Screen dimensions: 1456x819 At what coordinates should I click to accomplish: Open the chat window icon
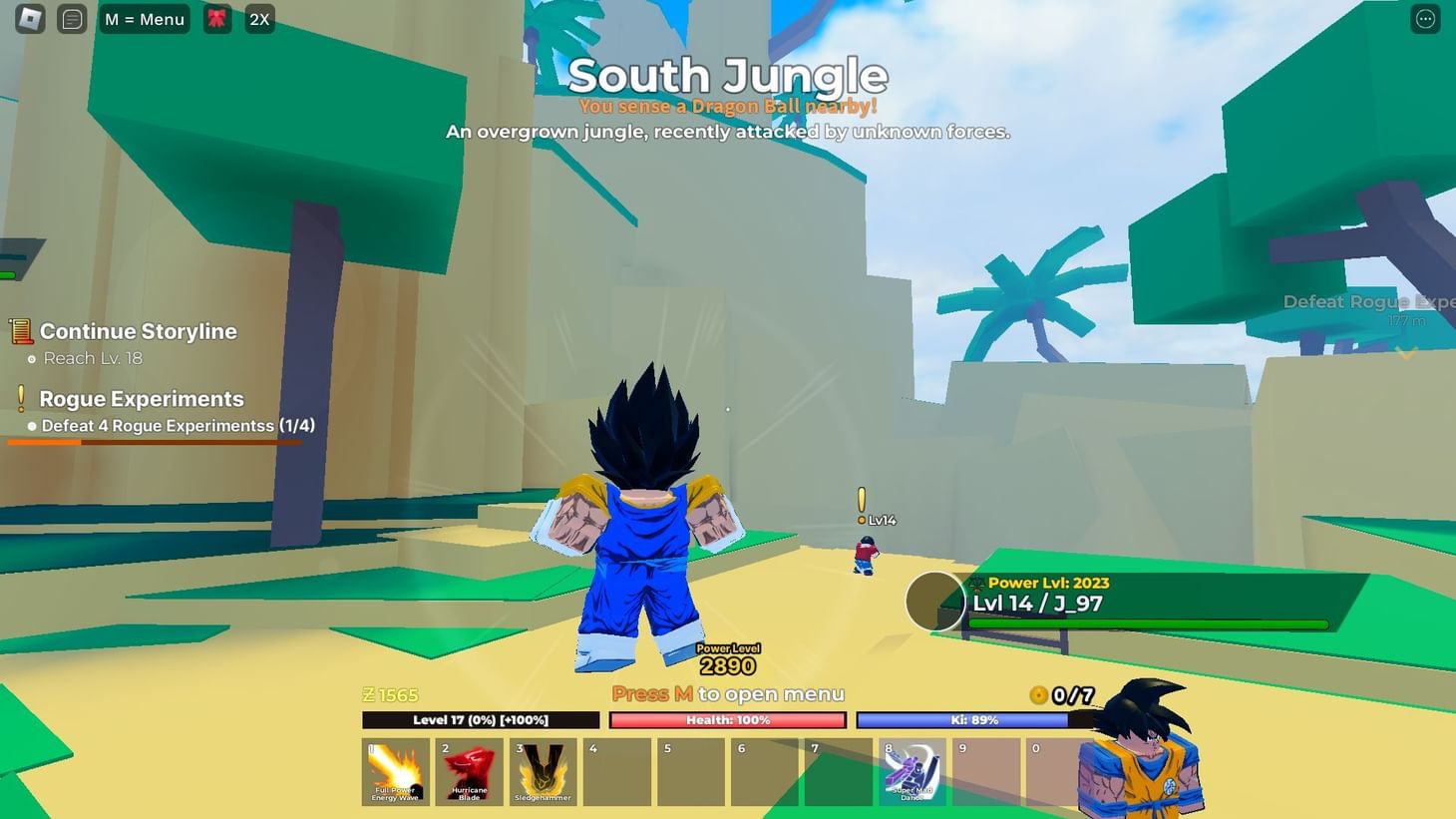coord(71,18)
